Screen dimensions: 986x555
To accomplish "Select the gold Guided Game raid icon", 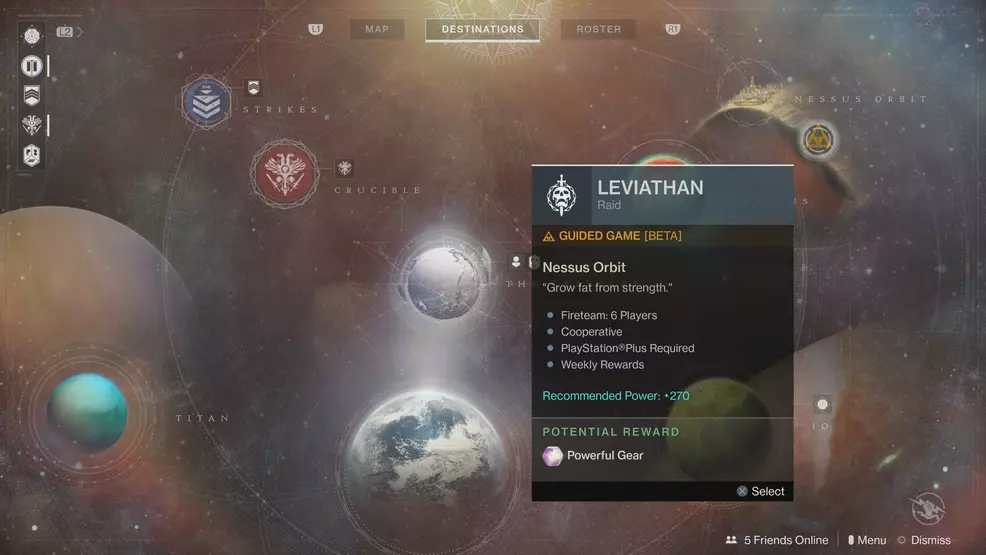I will [x=819, y=142].
